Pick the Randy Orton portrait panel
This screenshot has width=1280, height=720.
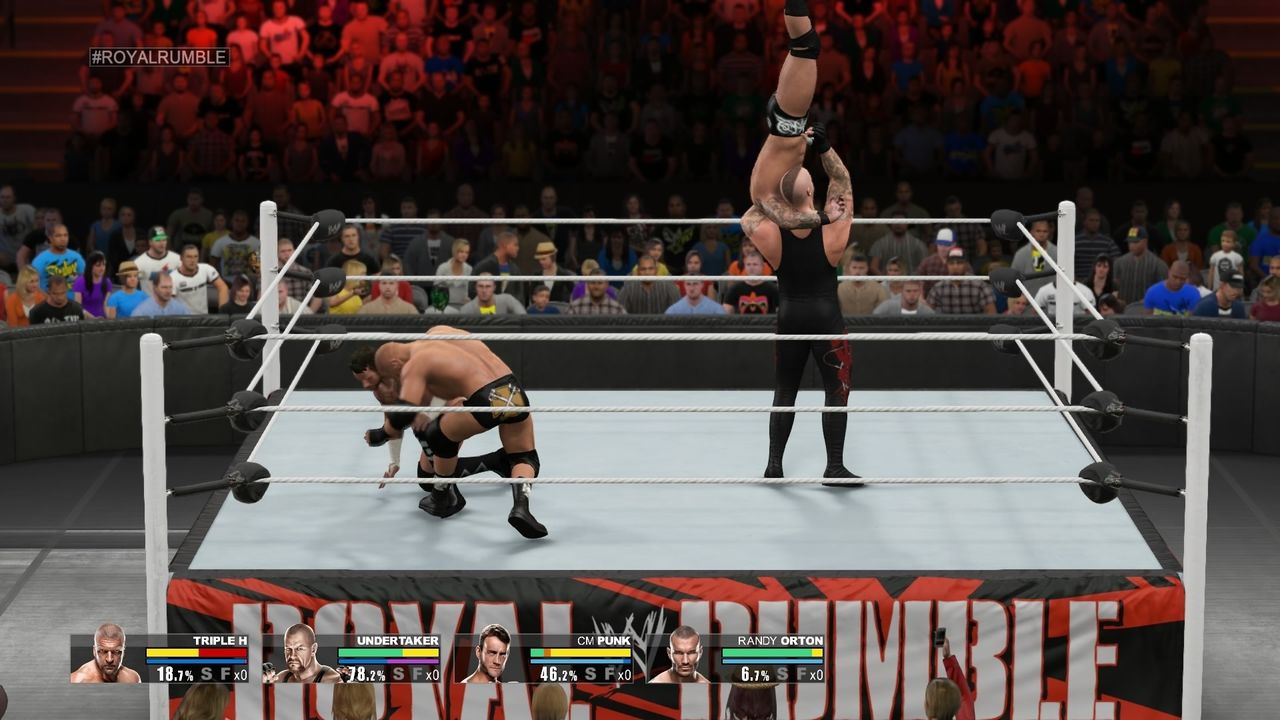coord(683,656)
